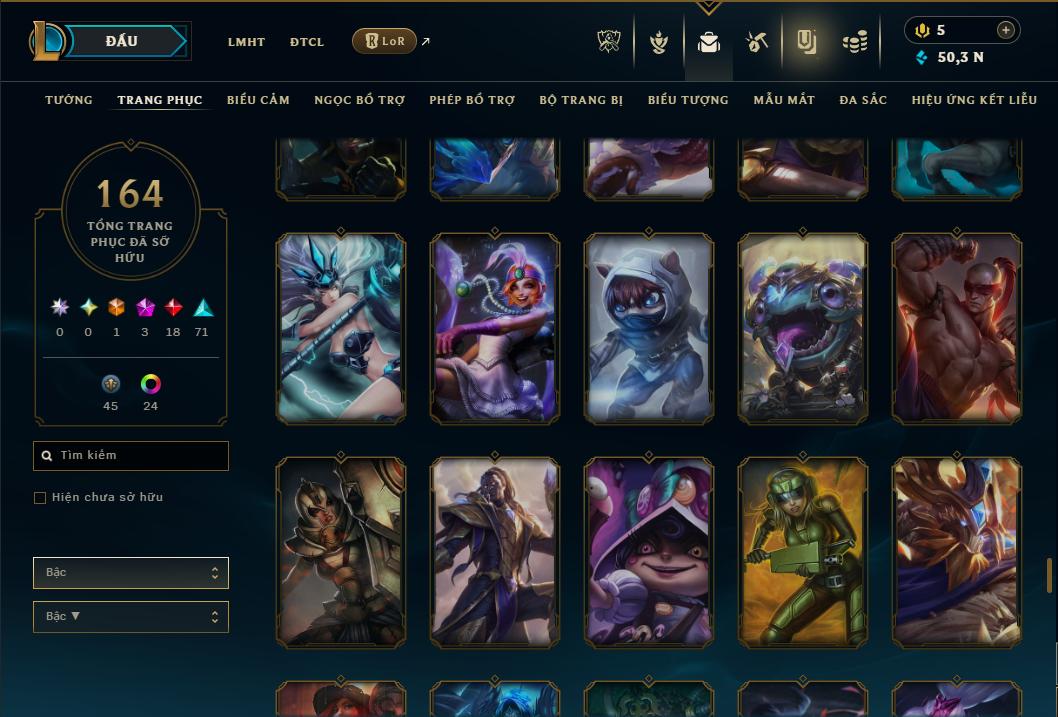Open the PHÉP BỔ TRỢ spells tab
1058x717 pixels.
tap(472, 100)
